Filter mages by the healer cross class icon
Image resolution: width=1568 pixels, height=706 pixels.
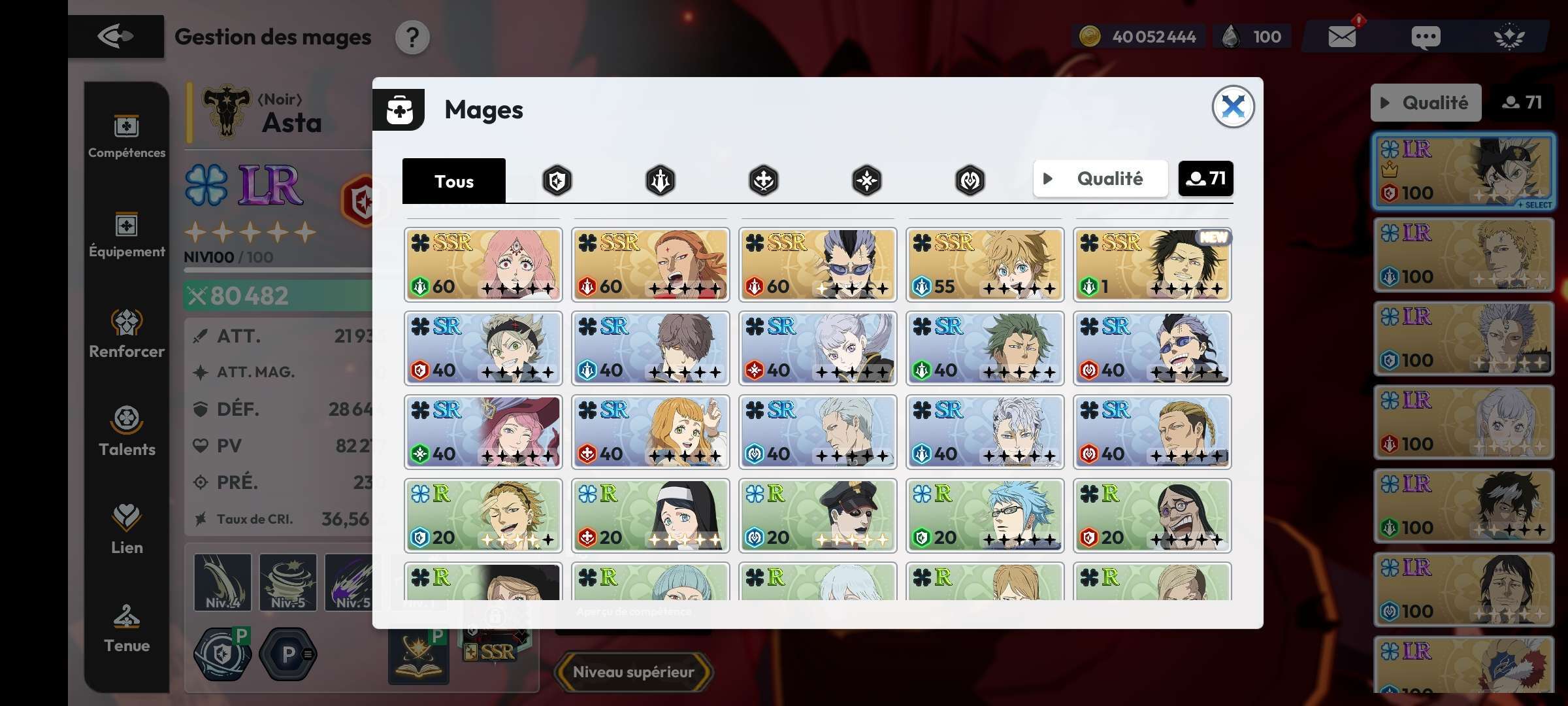coord(763,180)
